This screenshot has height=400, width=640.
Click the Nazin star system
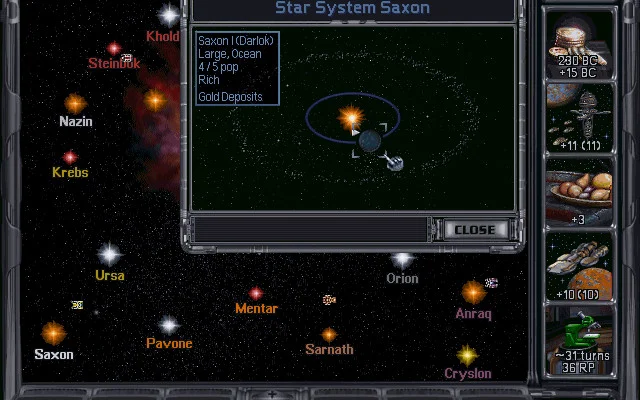click(75, 103)
